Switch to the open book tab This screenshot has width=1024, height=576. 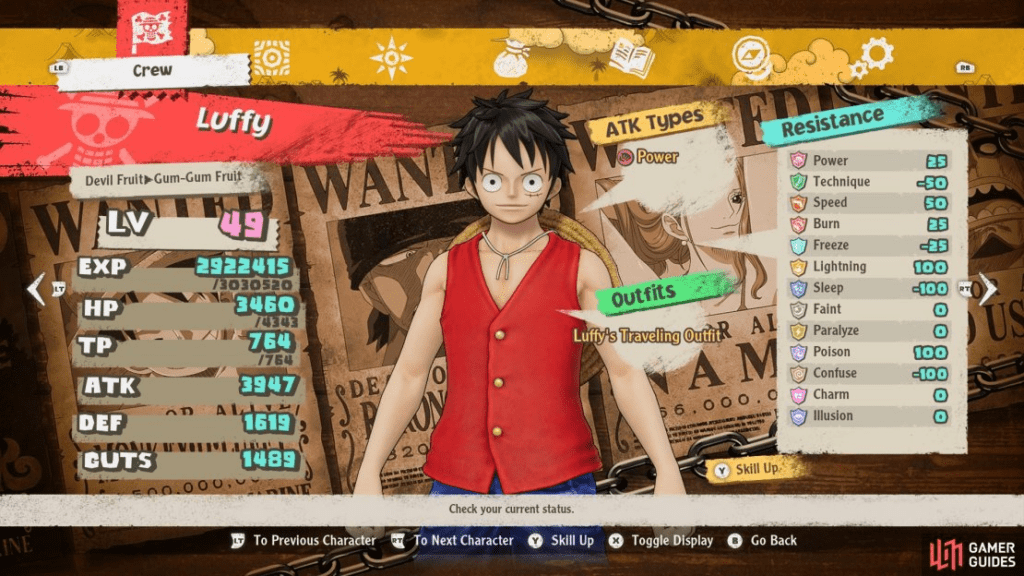click(630, 58)
